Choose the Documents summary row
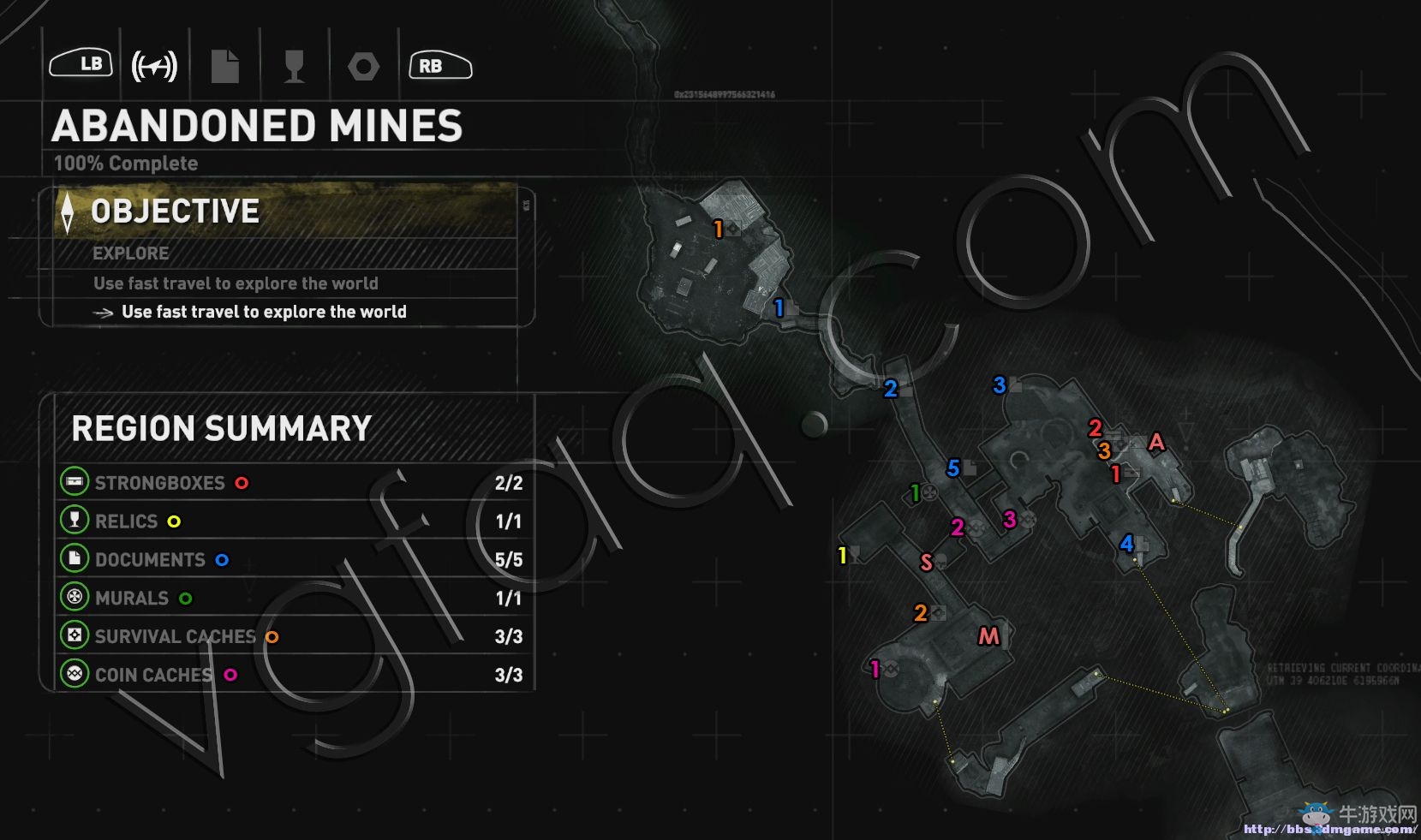 (291, 559)
